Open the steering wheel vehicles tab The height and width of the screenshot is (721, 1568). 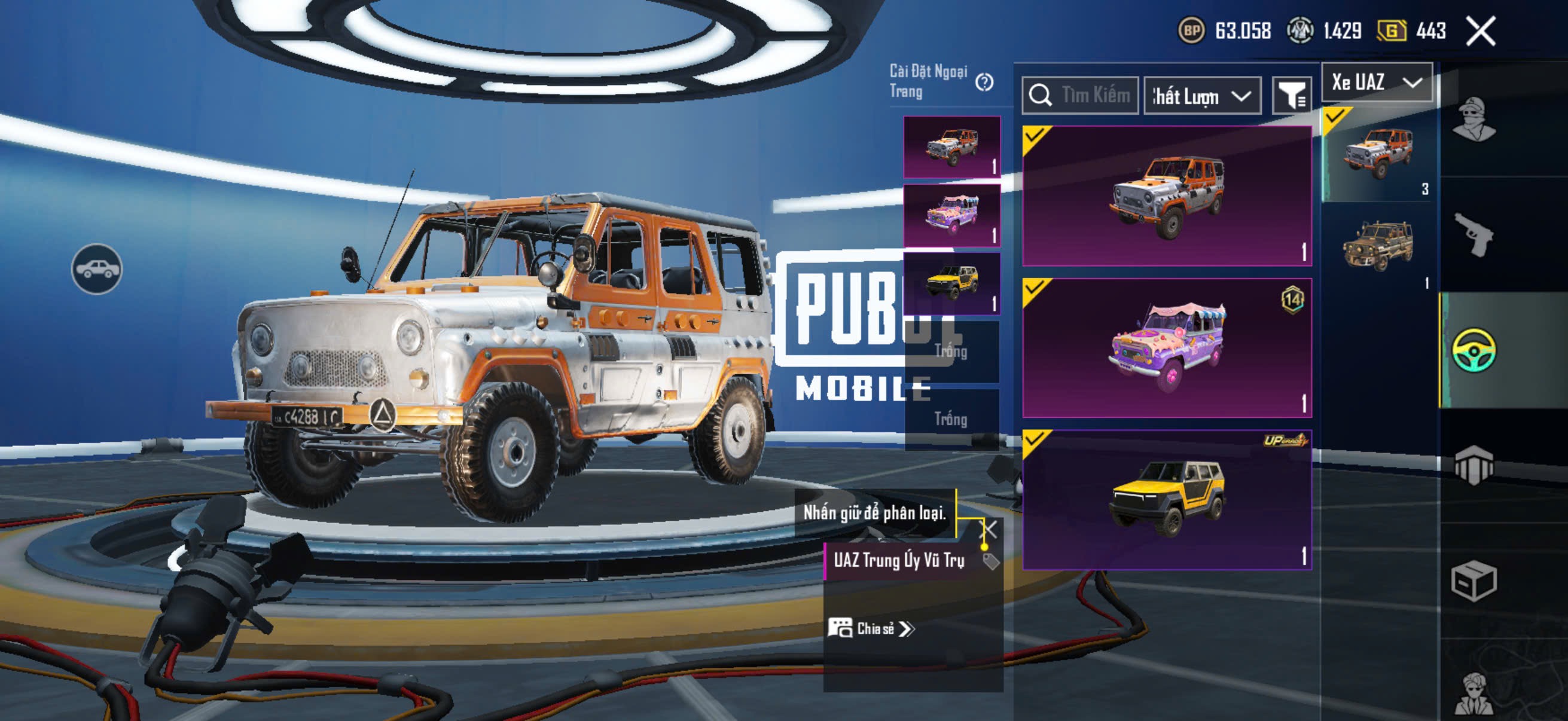click(1473, 350)
